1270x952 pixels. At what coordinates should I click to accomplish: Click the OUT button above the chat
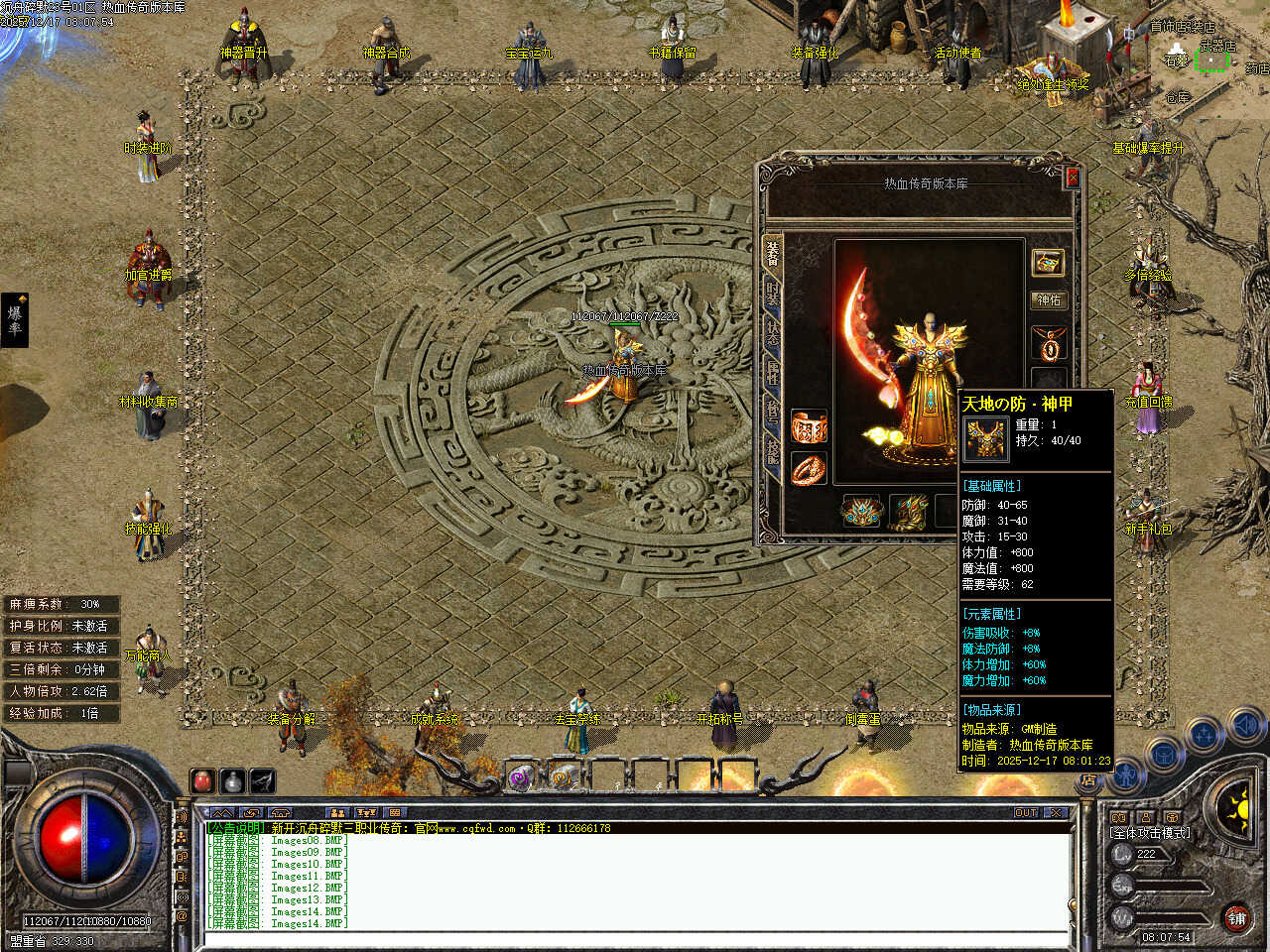pos(1027,812)
